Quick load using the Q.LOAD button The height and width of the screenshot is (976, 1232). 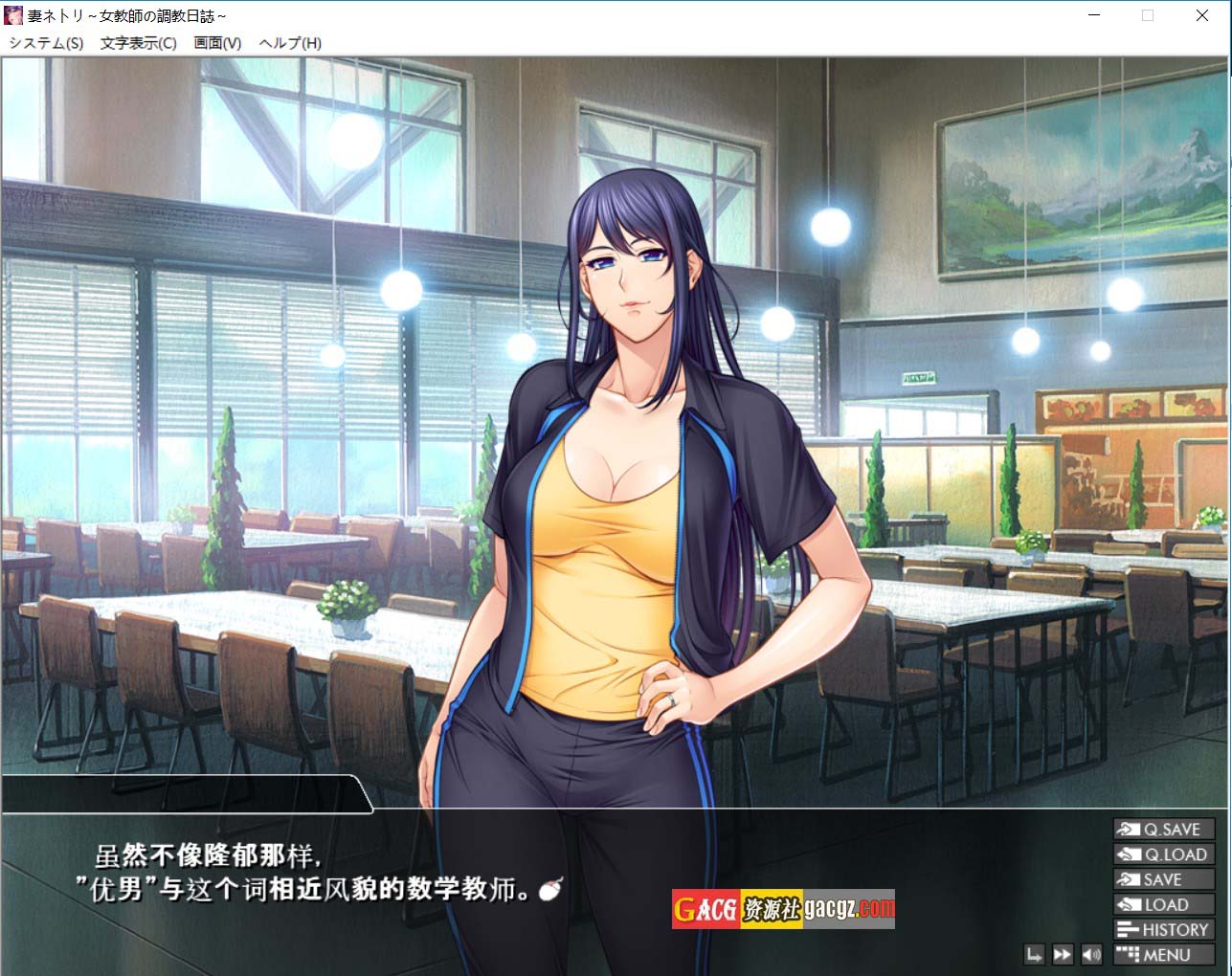point(1163,854)
